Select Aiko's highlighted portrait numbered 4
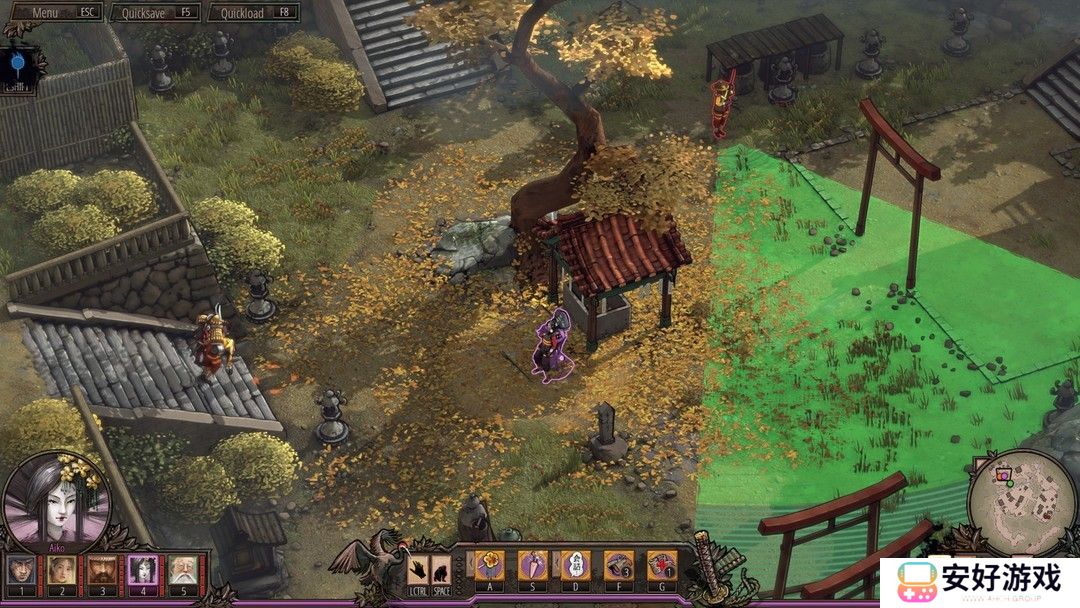The image size is (1080, 608). pyautogui.click(x=142, y=571)
